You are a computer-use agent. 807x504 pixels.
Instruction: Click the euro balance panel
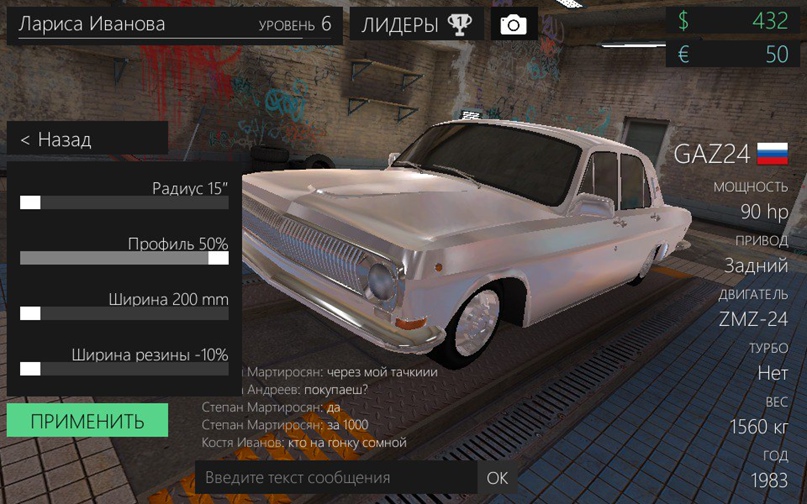pos(734,54)
